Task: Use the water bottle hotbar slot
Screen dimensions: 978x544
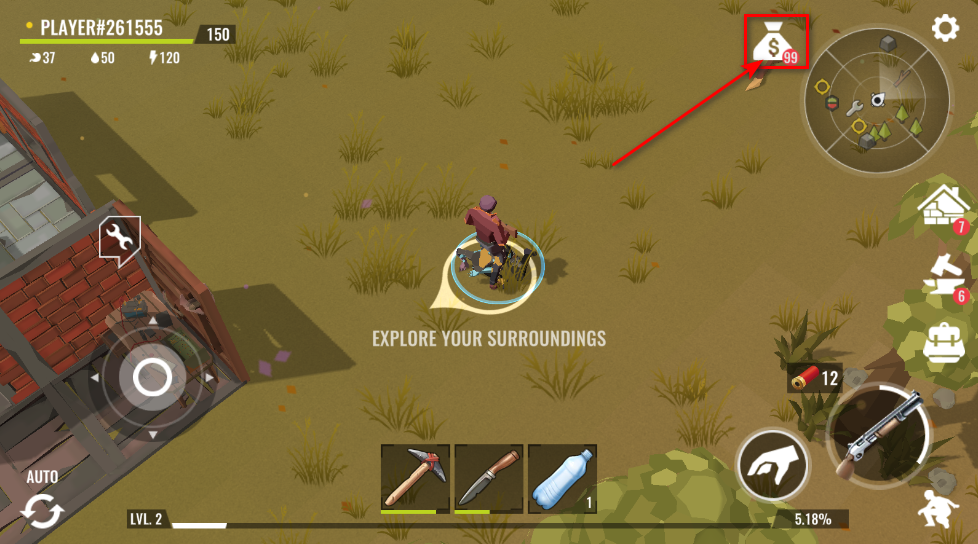Action: tap(562, 479)
